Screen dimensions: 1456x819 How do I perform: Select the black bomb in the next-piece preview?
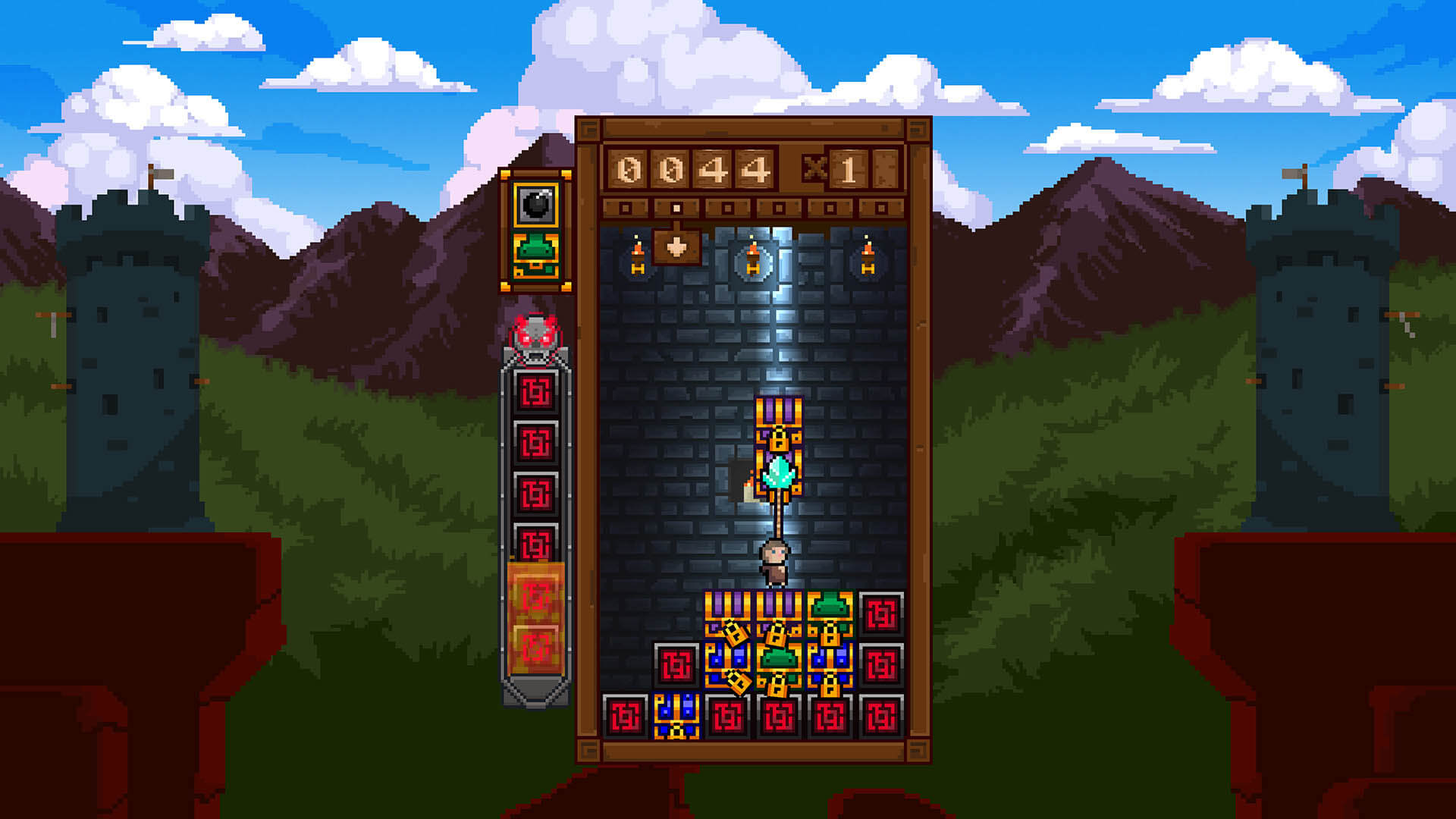536,204
